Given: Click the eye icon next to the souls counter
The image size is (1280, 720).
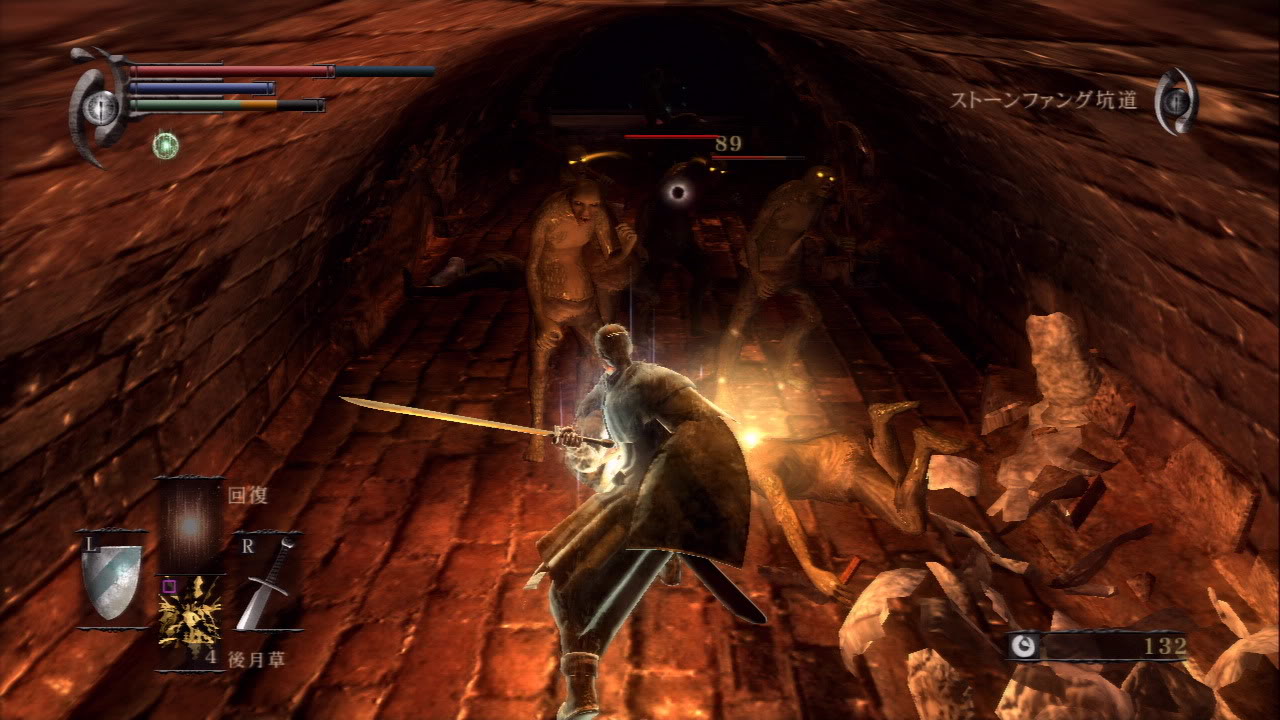Looking at the screenshot, I should click(x=1022, y=647).
